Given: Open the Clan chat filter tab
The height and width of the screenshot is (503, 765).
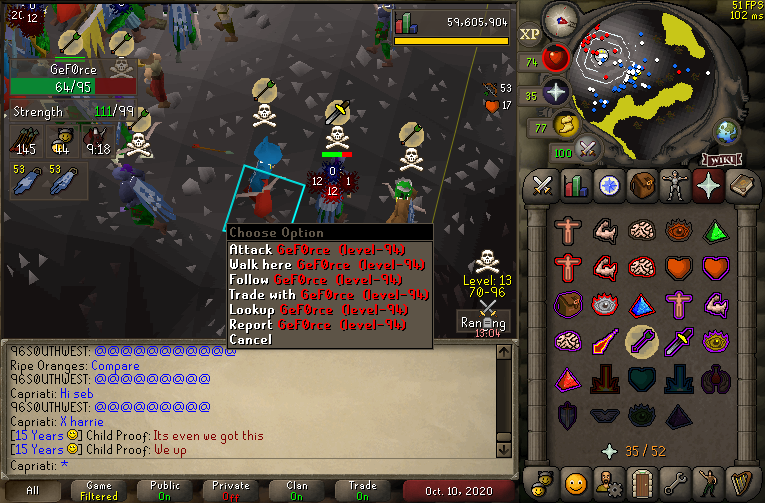Looking at the screenshot, I should point(297,491).
